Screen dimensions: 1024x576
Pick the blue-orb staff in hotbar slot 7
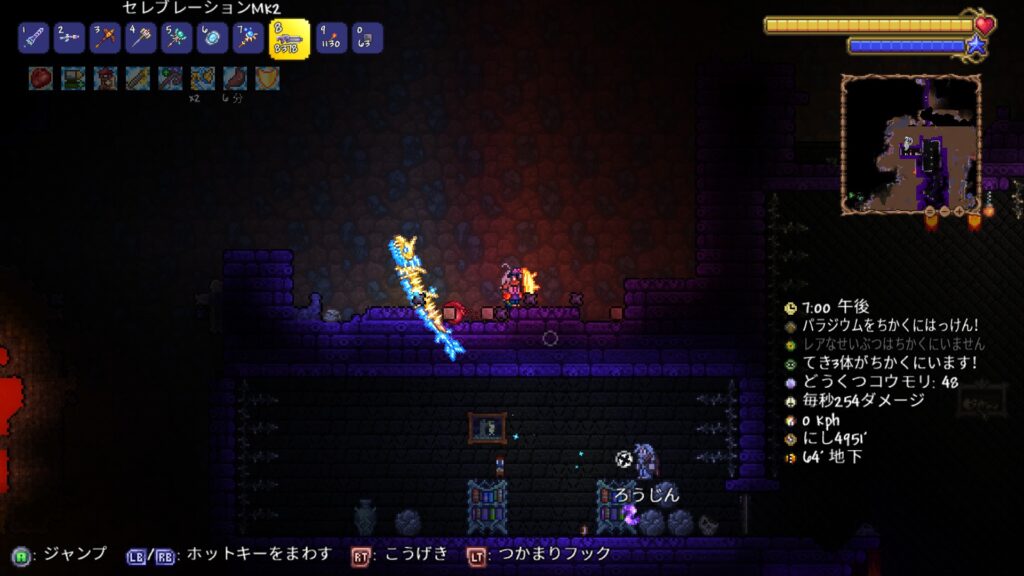[248, 38]
